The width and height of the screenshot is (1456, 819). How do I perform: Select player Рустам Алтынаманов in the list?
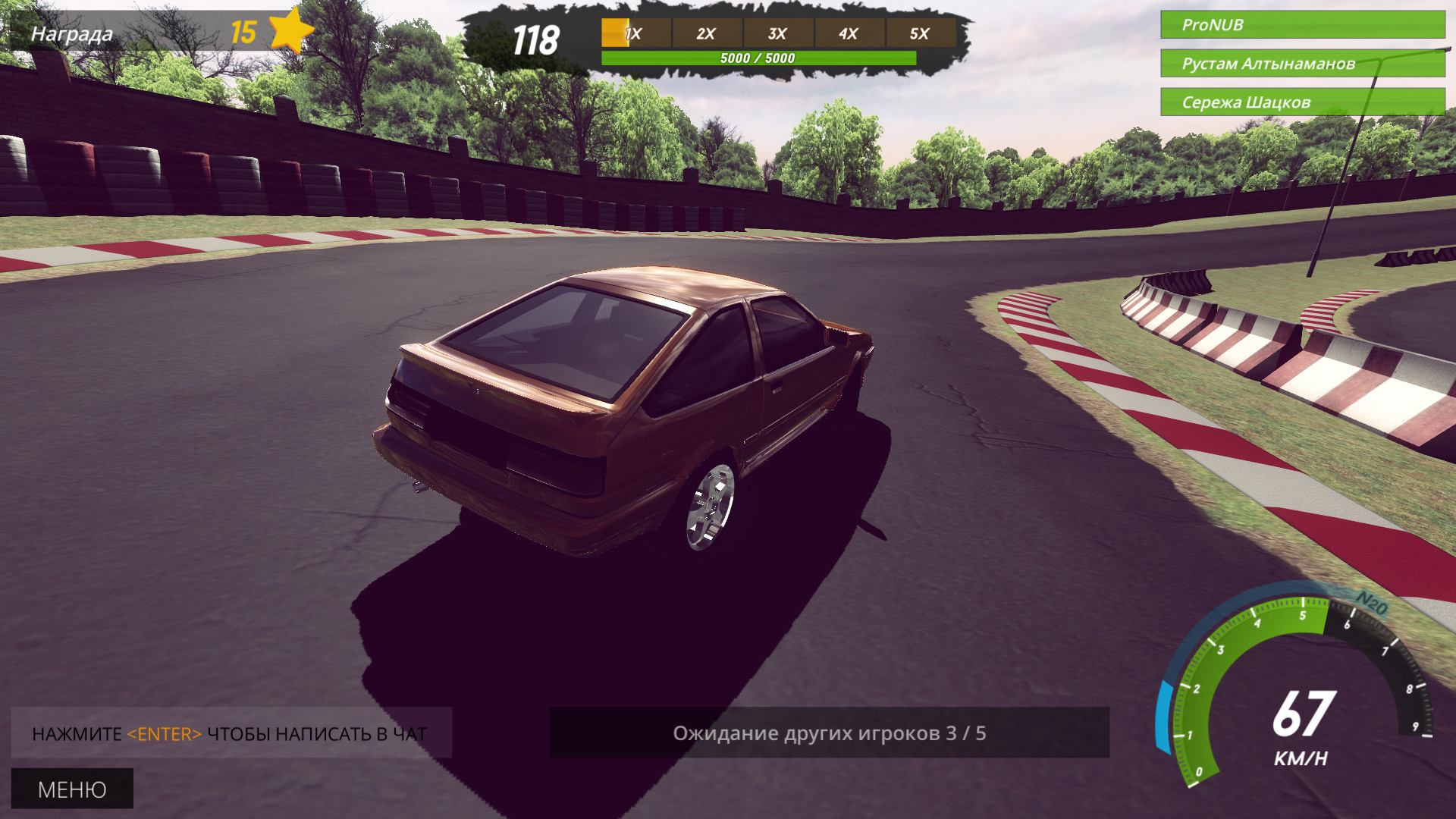pos(1302,64)
